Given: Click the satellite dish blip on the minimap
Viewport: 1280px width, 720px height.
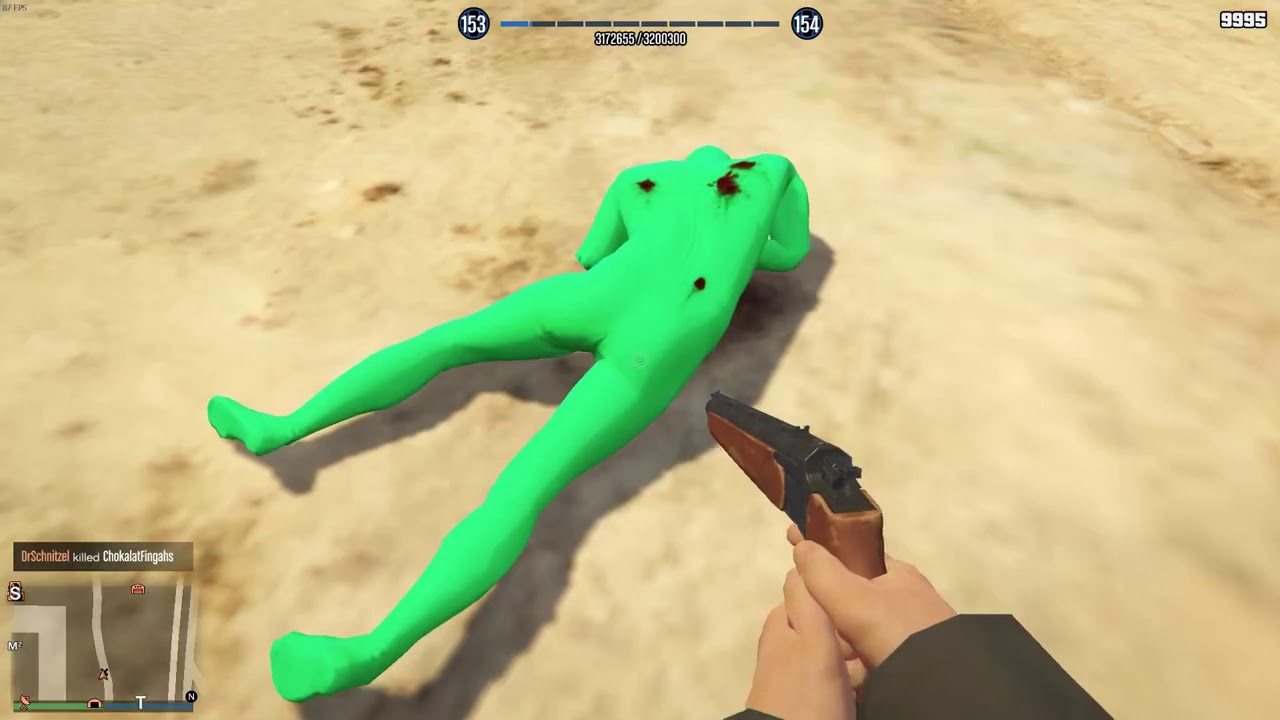Looking at the screenshot, I should point(24,700).
